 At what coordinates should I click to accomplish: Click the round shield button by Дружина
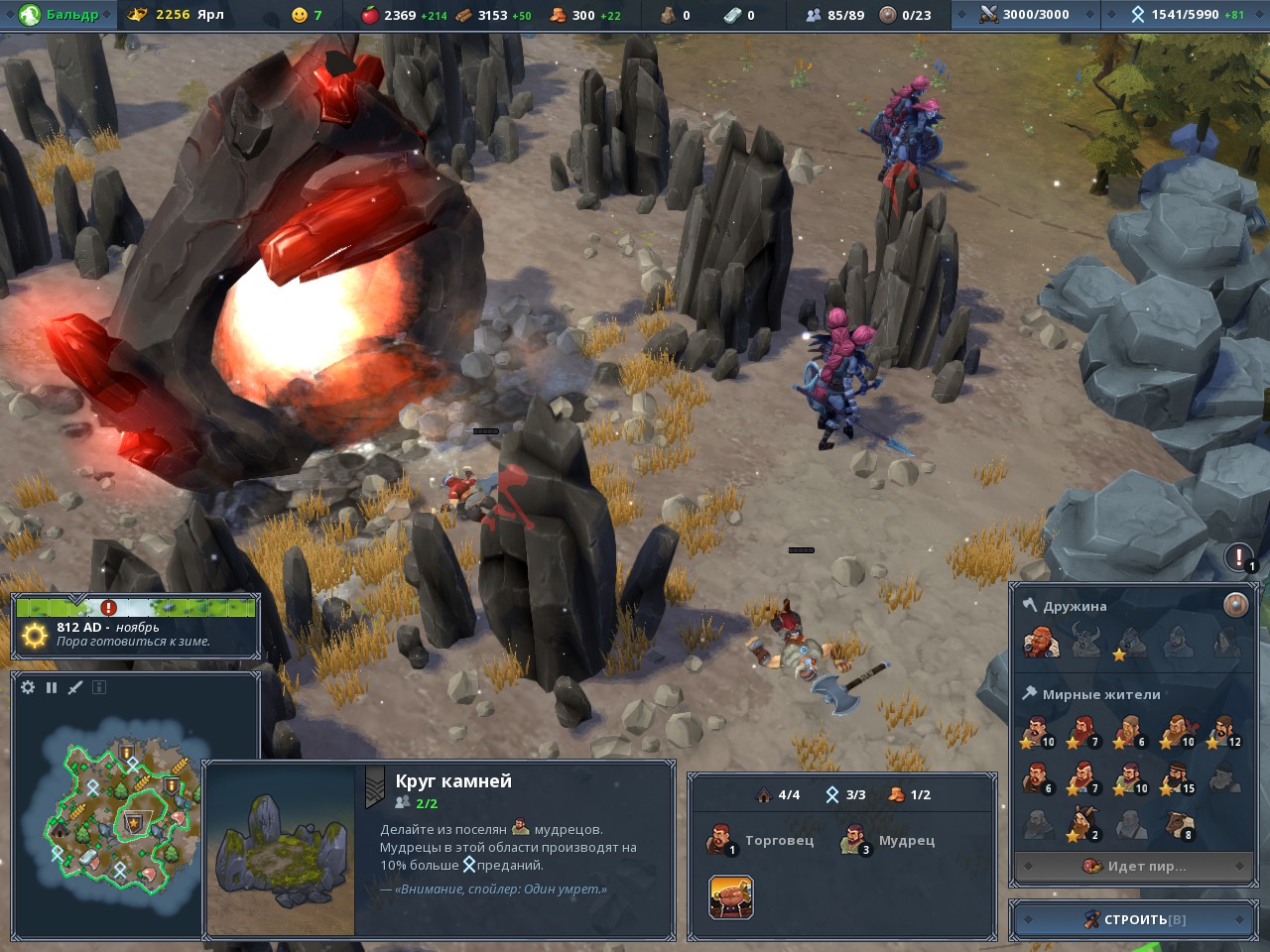point(1235,605)
